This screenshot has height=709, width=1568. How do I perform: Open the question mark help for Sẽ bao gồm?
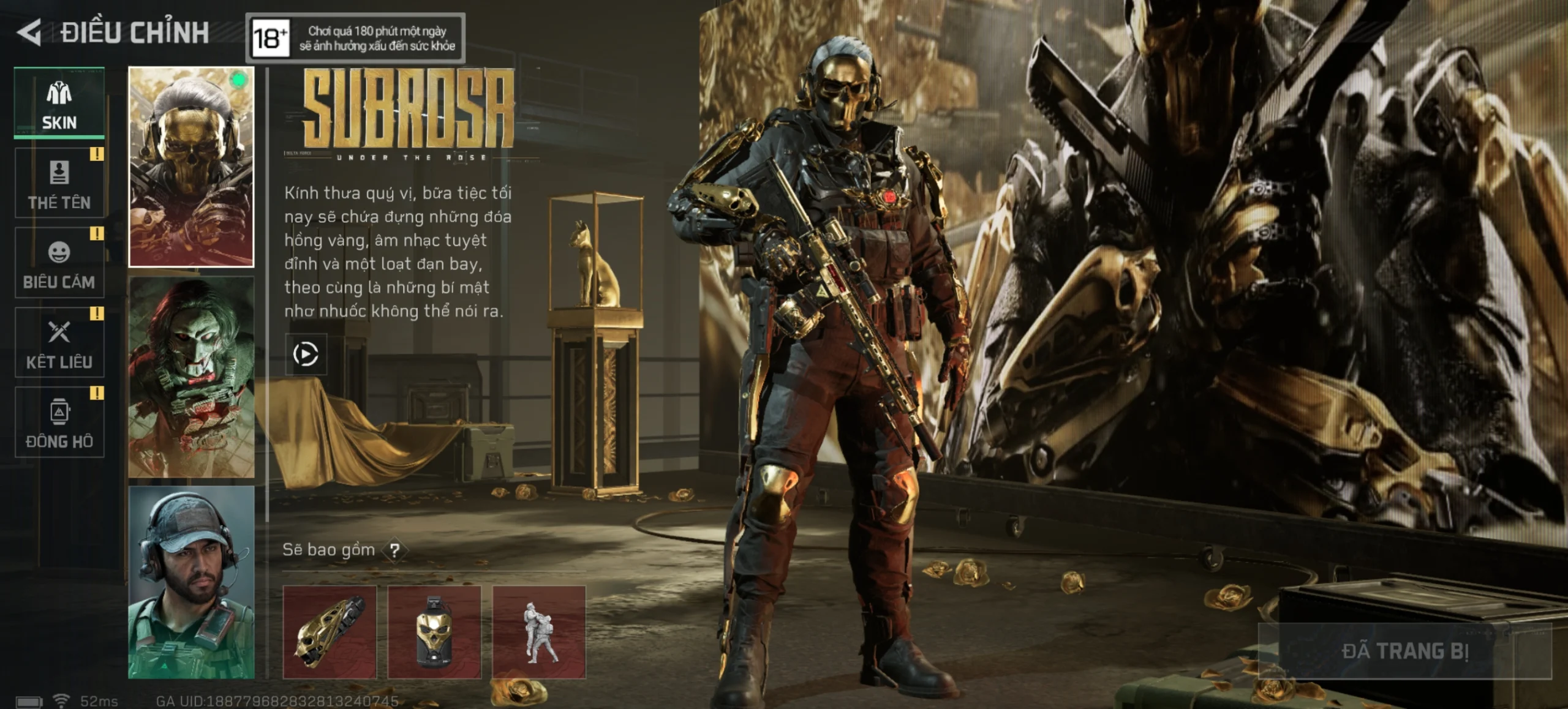[x=395, y=550]
